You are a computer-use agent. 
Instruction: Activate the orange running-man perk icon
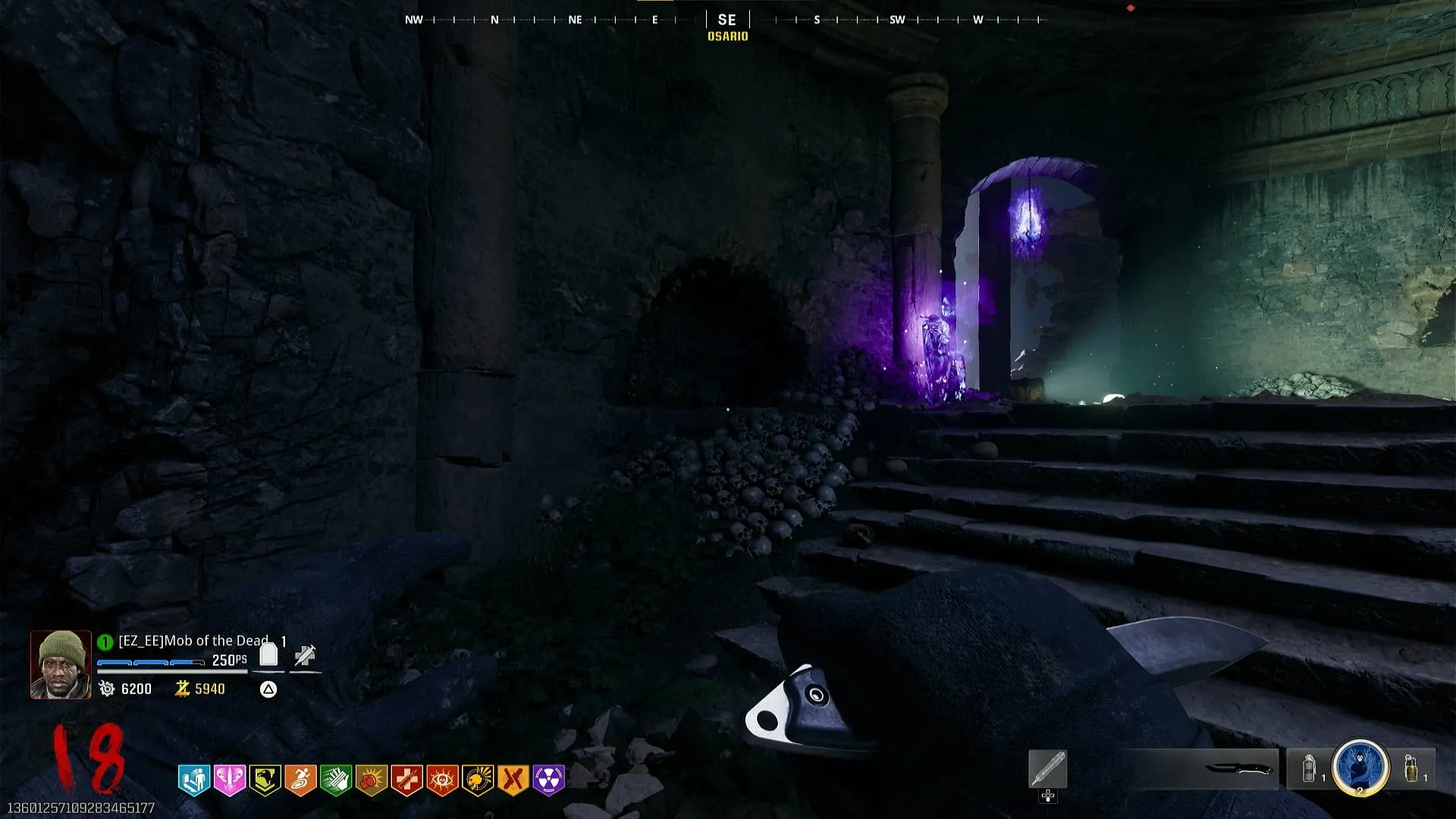[300, 780]
